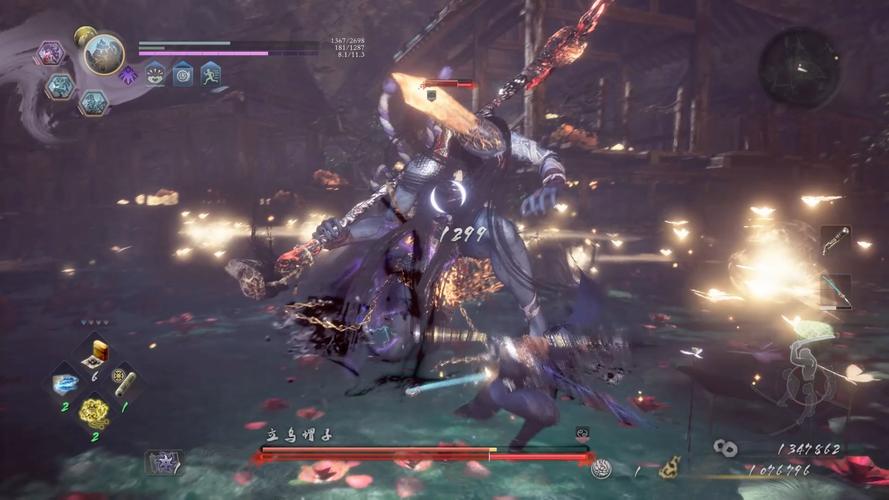The image size is (889, 500).
Task: Use the gold block item with 6 remaining
Action: click(x=95, y=353)
